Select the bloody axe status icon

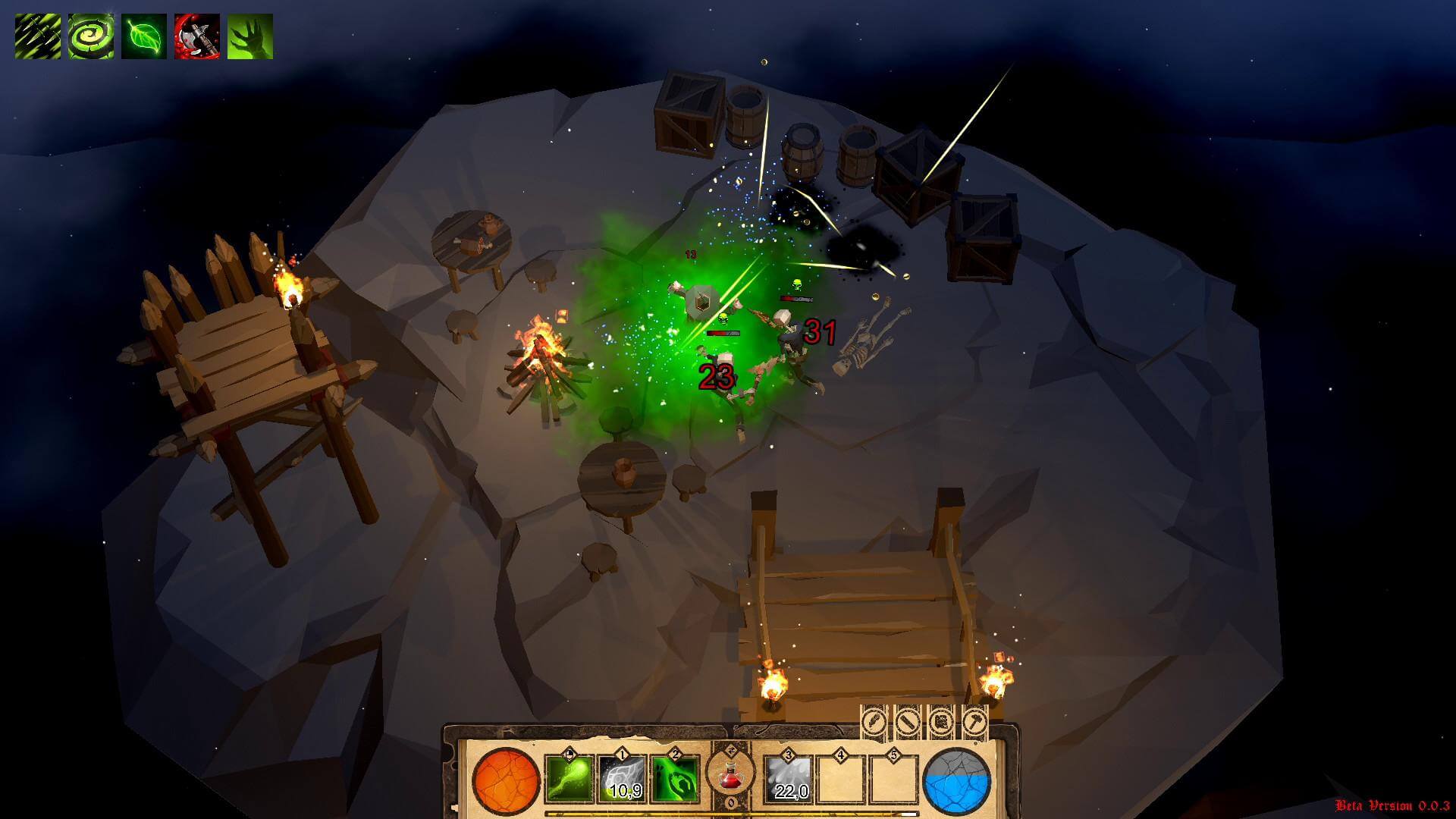tap(197, 36)
